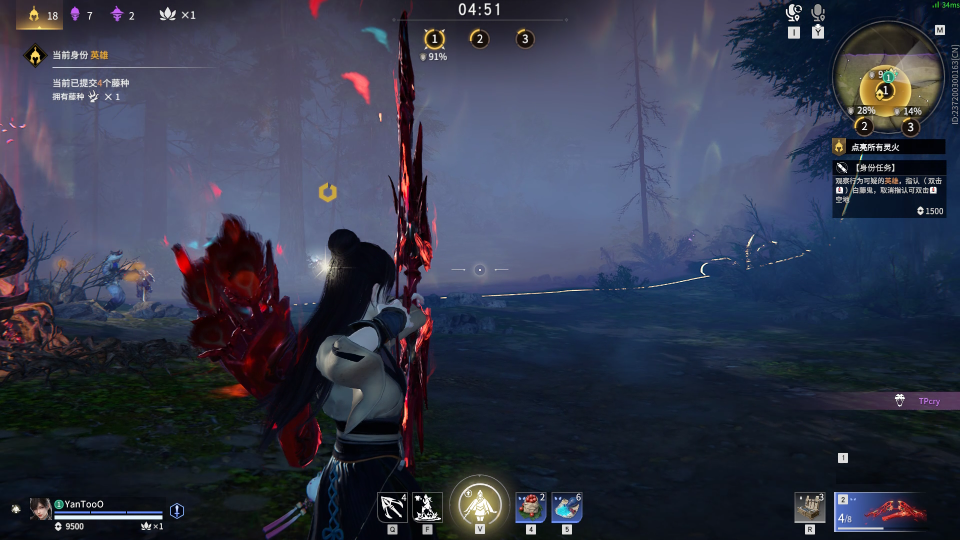Toggle the microphone icon
Viewport: 960px width, 540px height.
click(x=819, y=13)
